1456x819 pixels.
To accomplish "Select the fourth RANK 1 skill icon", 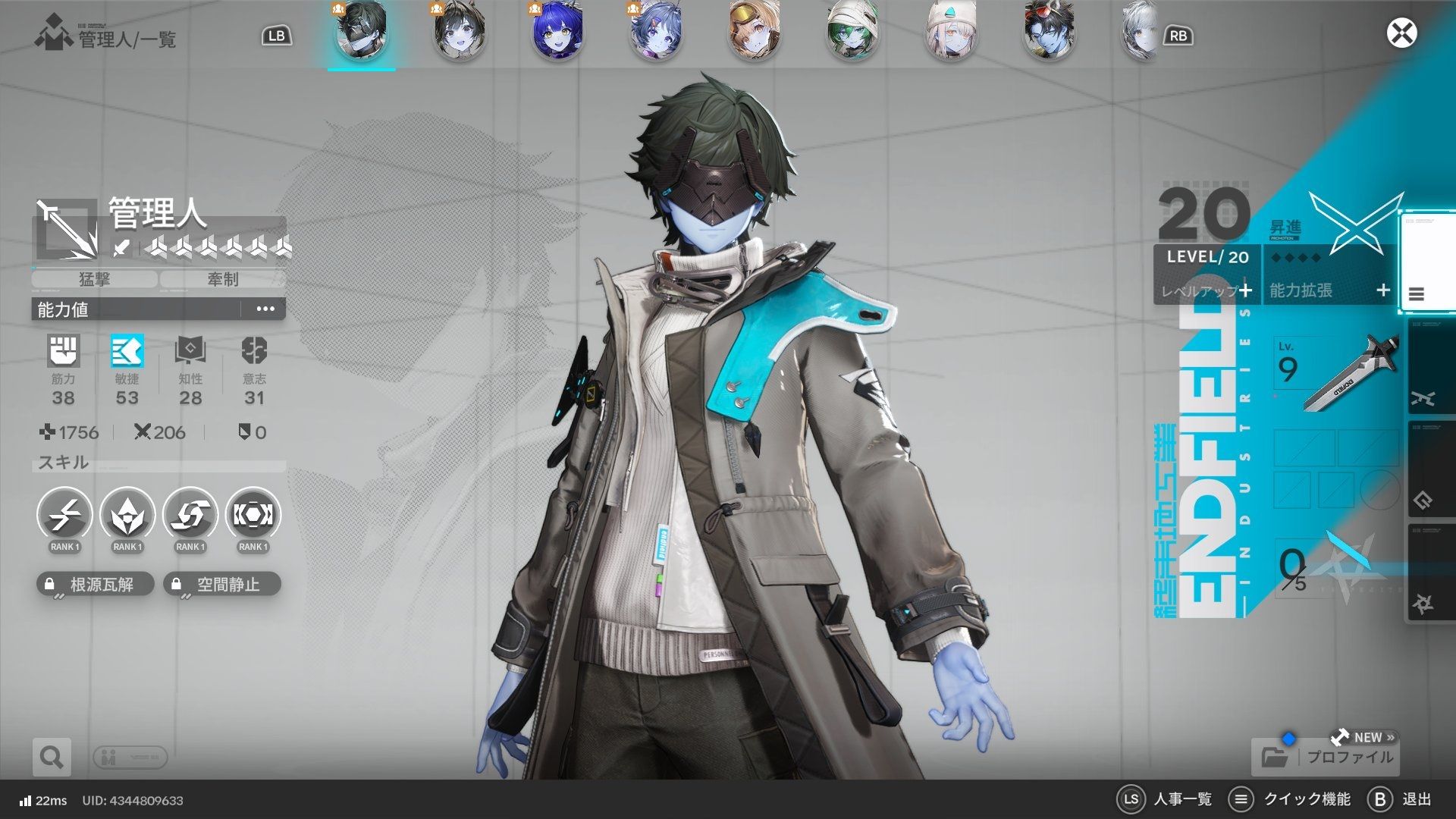I will point(253,516).
